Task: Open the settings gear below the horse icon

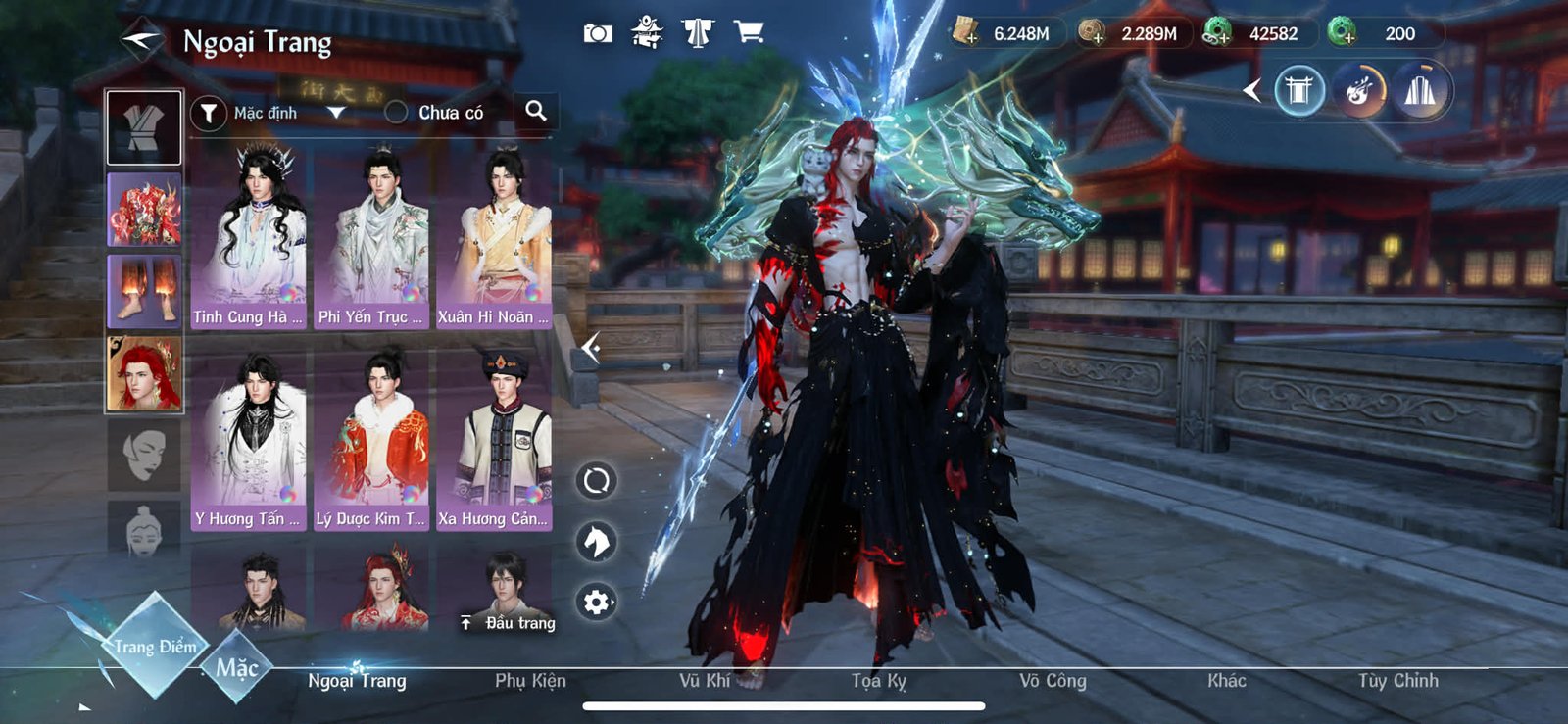Action: (x=596, y=604)
